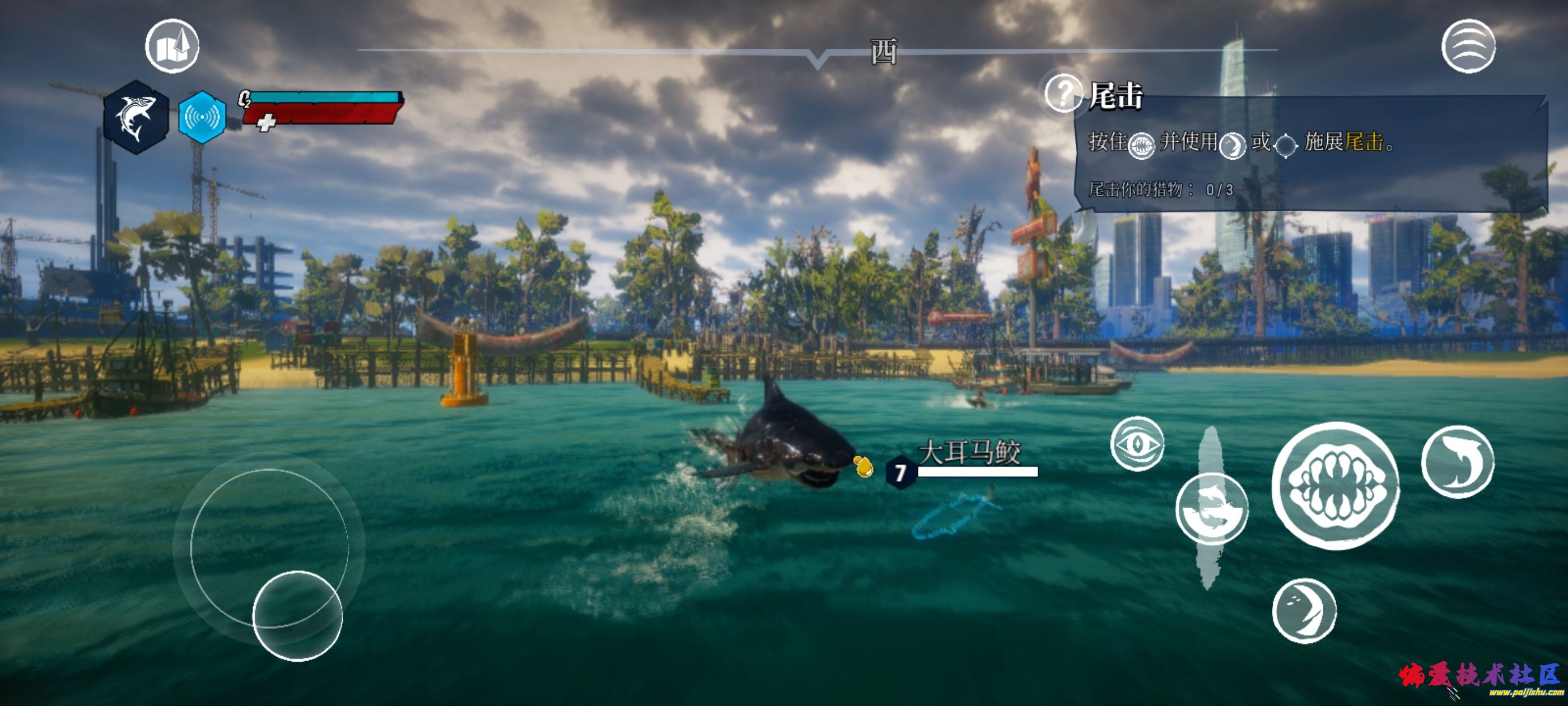The width and height of the screenshot is (1568, 706).
Task: Trigger the leaping shark button
Action: pos(1457,462)
